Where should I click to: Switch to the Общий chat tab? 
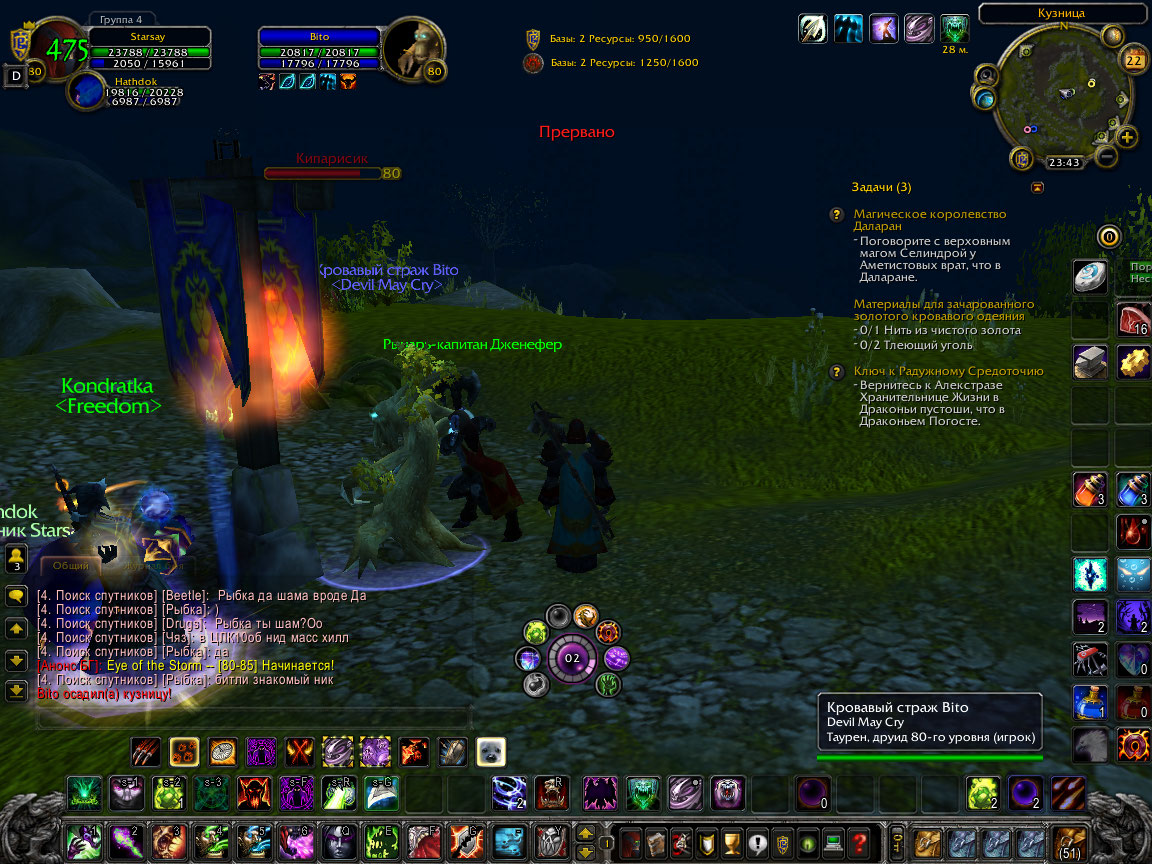click(71, 565)
